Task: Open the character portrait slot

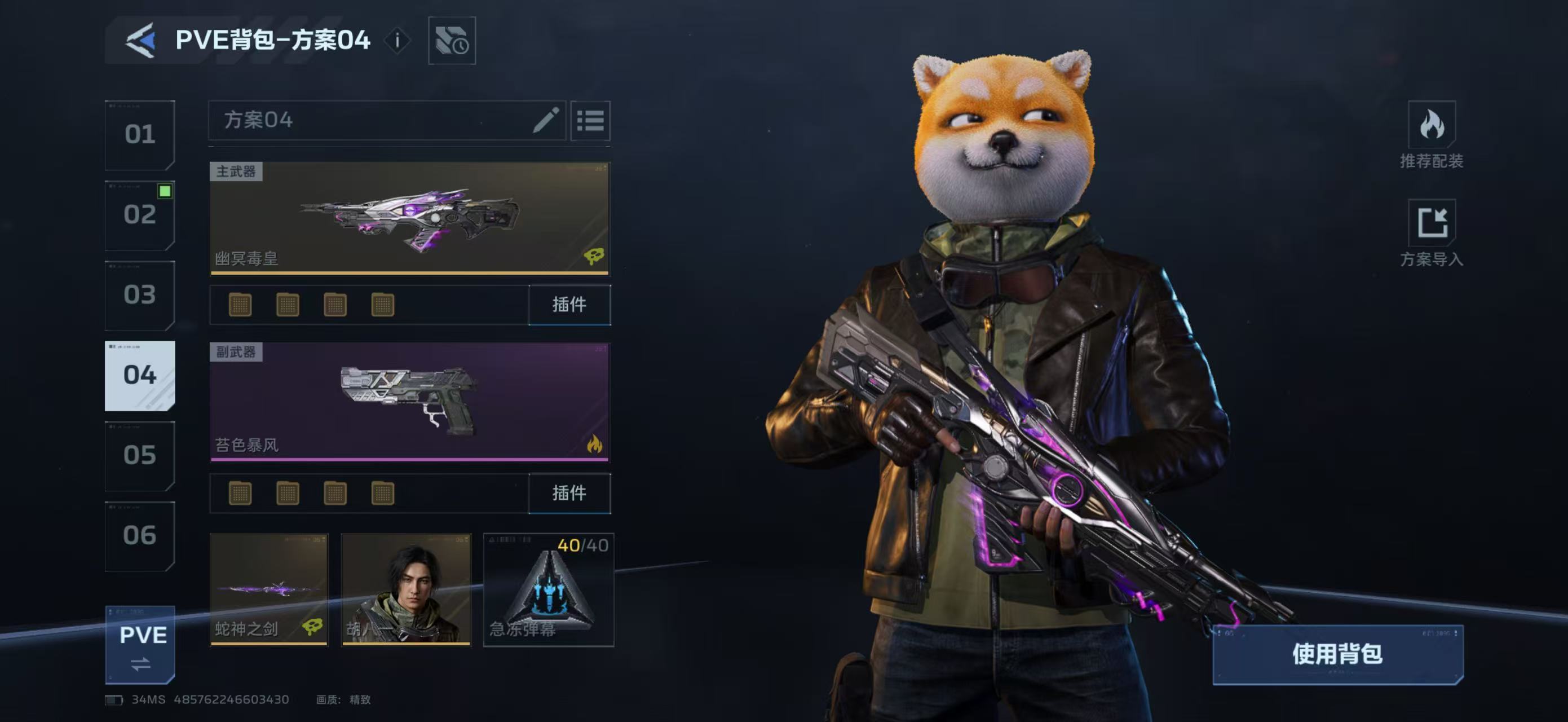Action: tap(406, 589)
